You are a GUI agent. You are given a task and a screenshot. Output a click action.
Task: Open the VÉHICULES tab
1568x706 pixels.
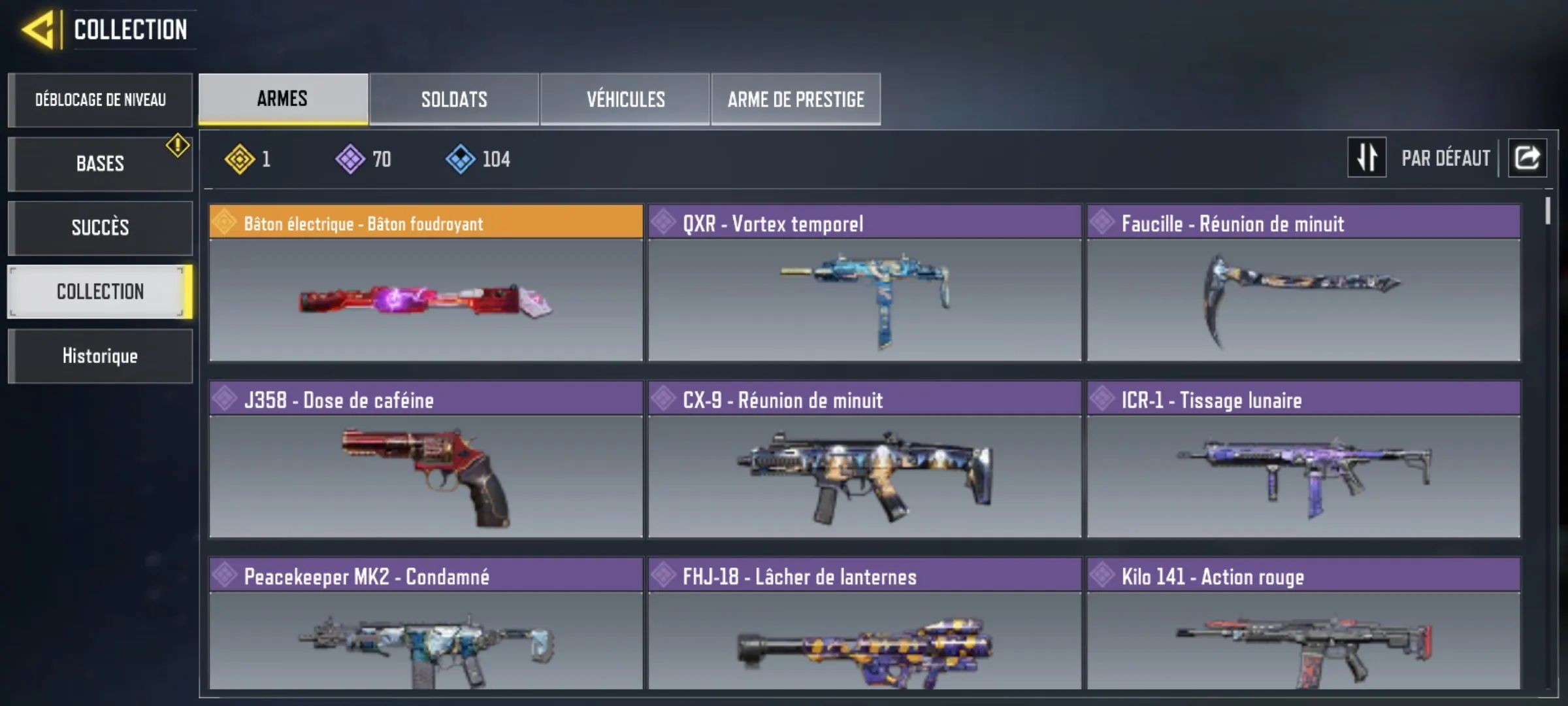pos(624,99)
